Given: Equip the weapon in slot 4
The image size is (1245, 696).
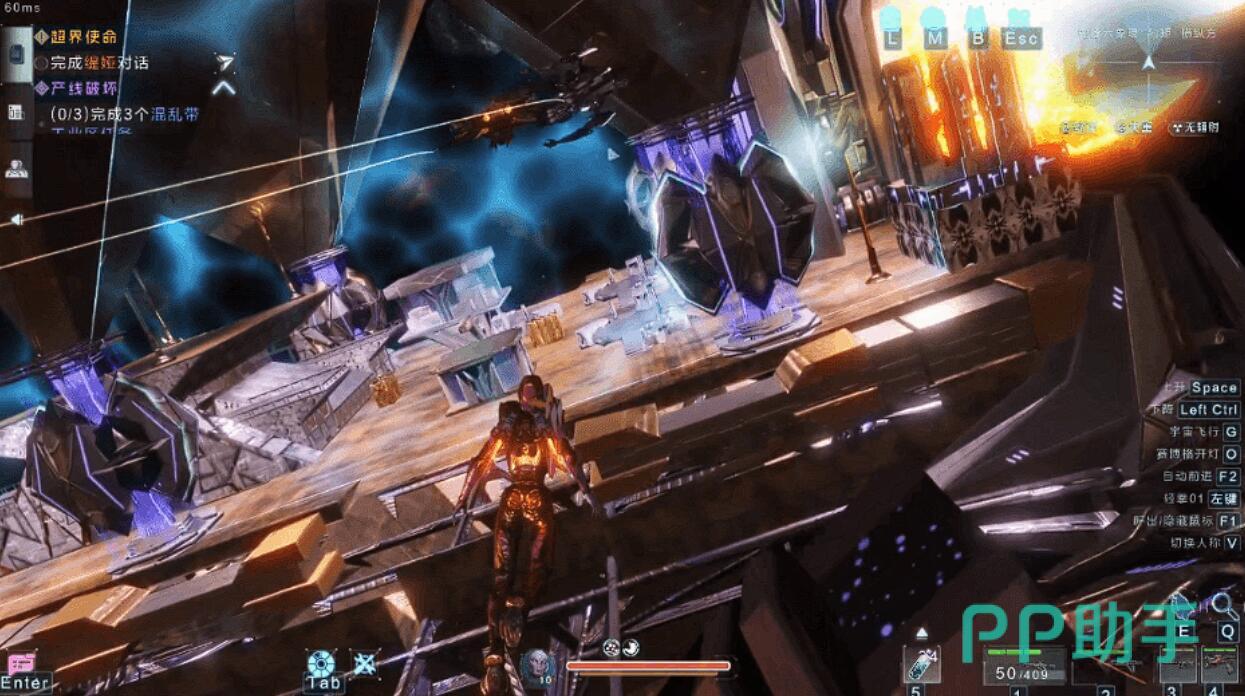Looking at the screenshot, I should pos(1216,663).
